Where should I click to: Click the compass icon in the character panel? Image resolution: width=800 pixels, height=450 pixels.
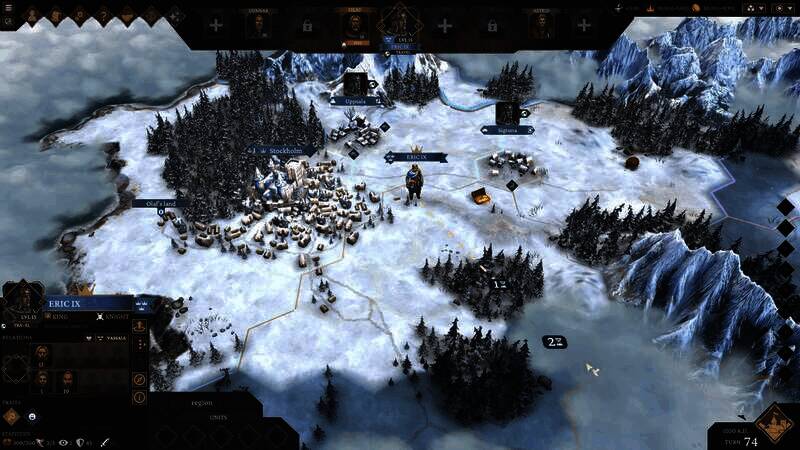tap(139, 379)
